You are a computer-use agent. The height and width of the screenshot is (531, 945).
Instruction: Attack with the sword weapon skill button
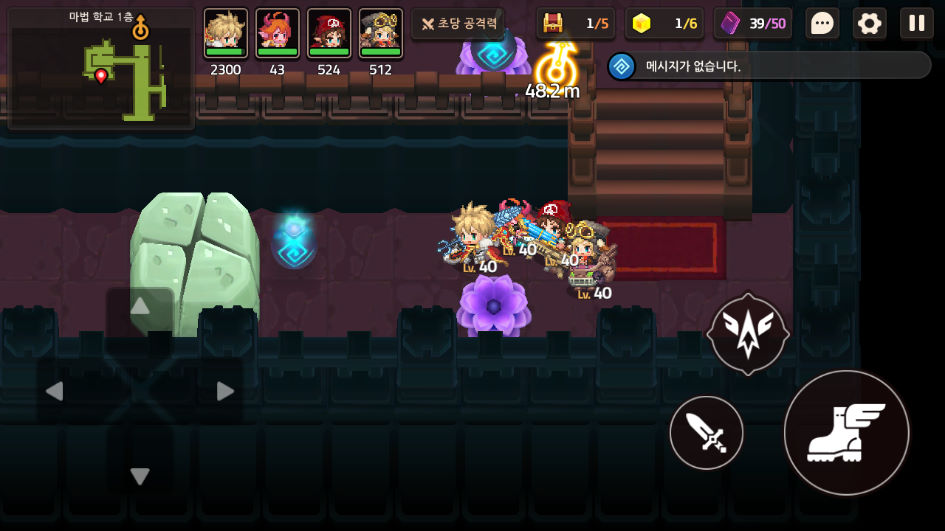(x=706, y=433)
